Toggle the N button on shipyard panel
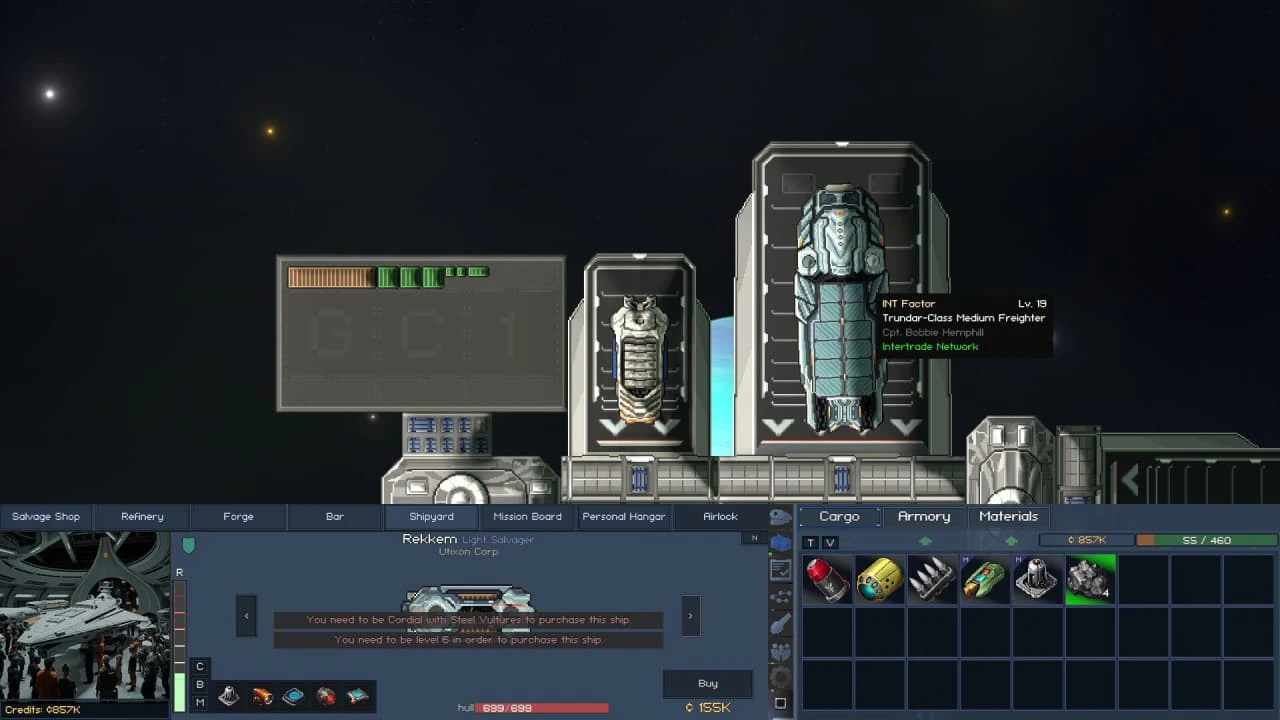The height and width of the screenshot is (720, 1280). click(755, 536)
